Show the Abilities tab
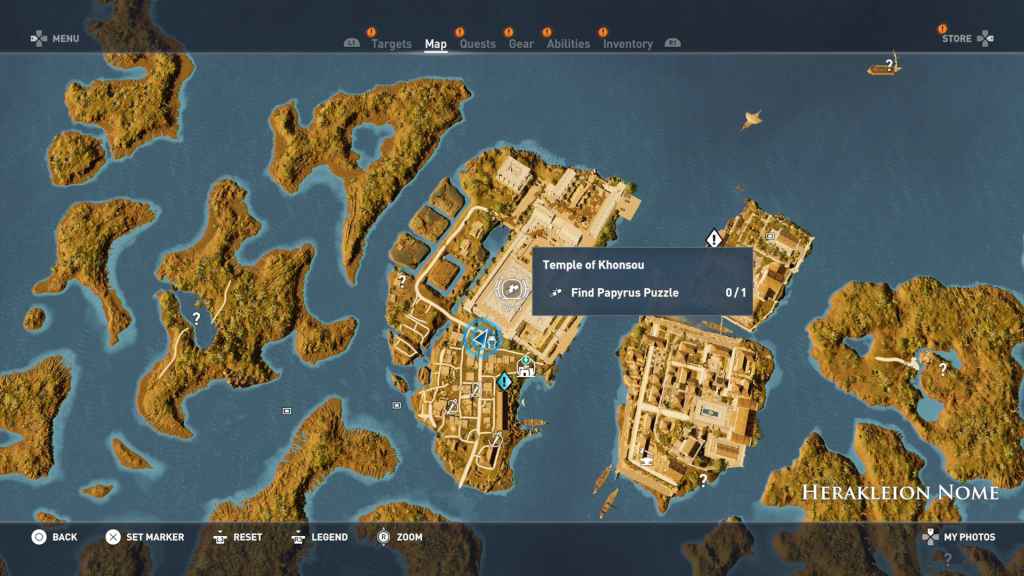This screenshot has height=576, width=1024. tap(568, 44)
